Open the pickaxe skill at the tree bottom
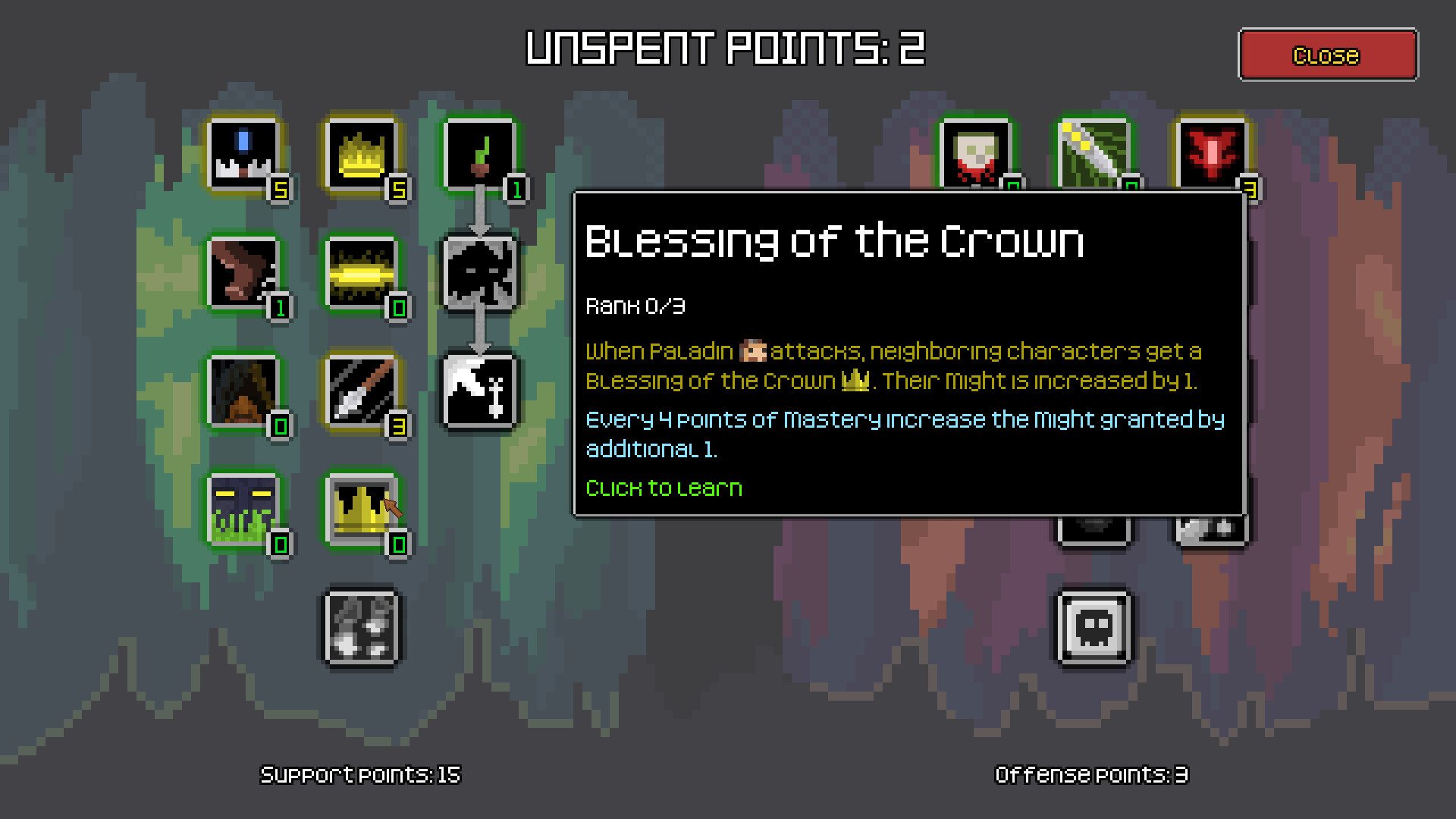The image size is (1456, 819). (362, 629)
